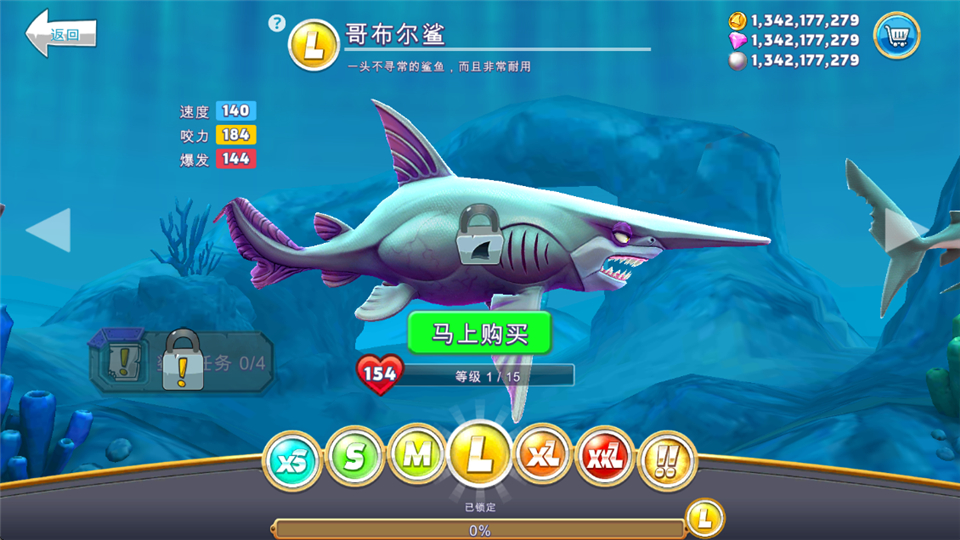The height and width of the screenshot is (540, 960).
Task: Show the previous shark with left arrow
Action: click(x=49, y=230)
